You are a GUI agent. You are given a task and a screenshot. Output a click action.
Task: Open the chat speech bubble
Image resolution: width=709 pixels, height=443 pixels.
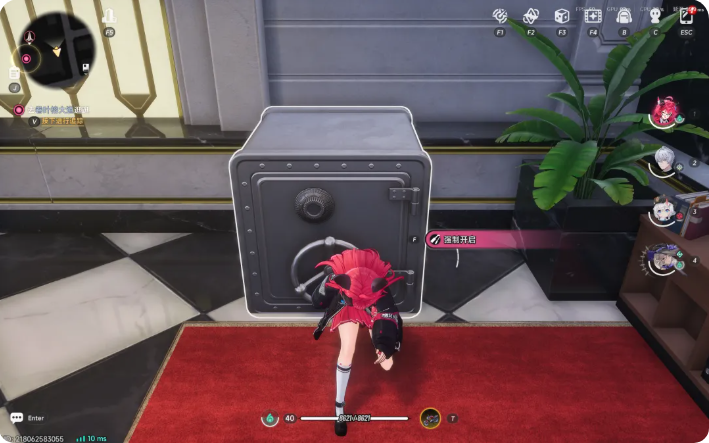point(16,417)
